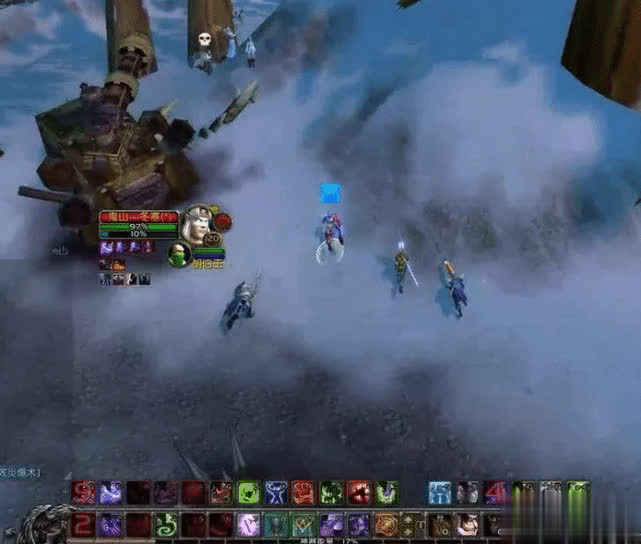Click the red target name bar
The height and width of the screenshot is (544, 641).
click(138, 216)
